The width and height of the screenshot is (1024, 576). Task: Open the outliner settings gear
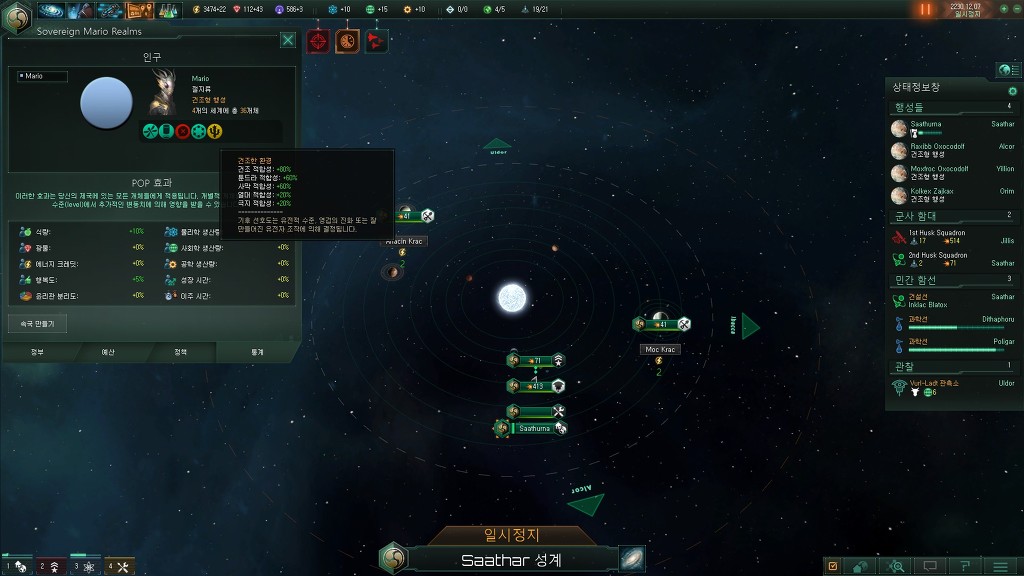1012,91
